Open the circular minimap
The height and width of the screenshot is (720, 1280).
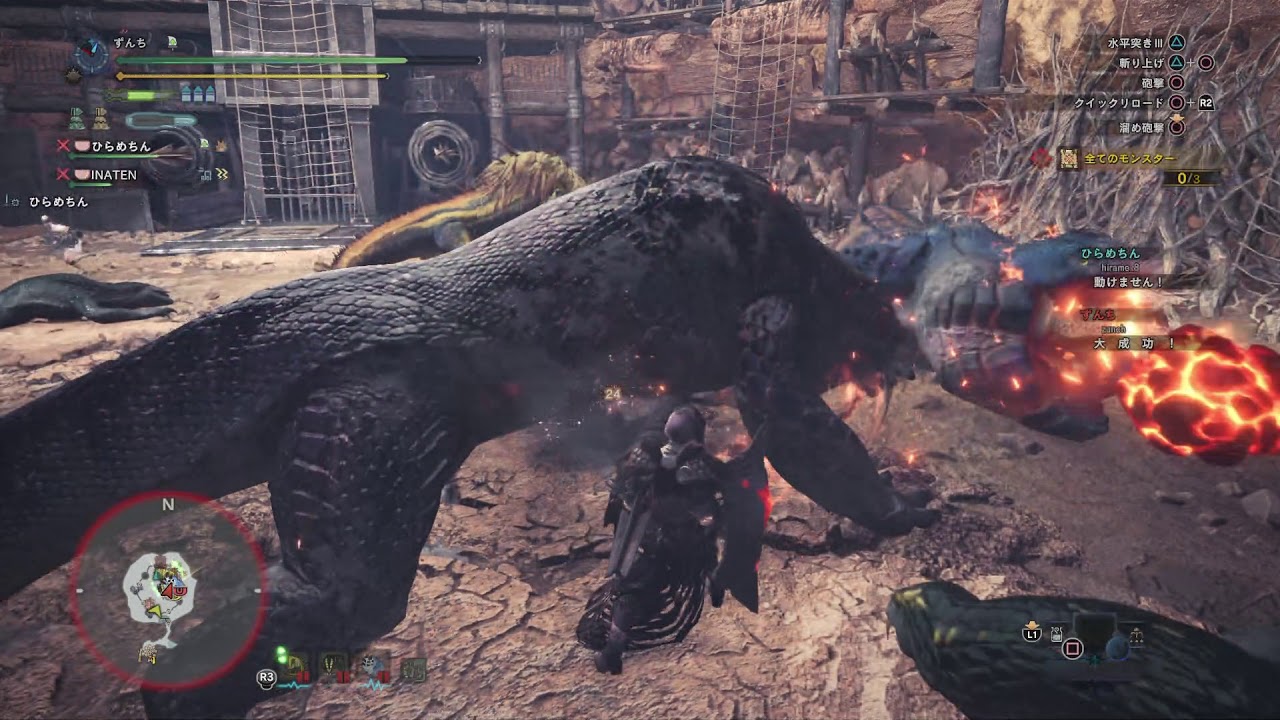click(x=168, y=590)
